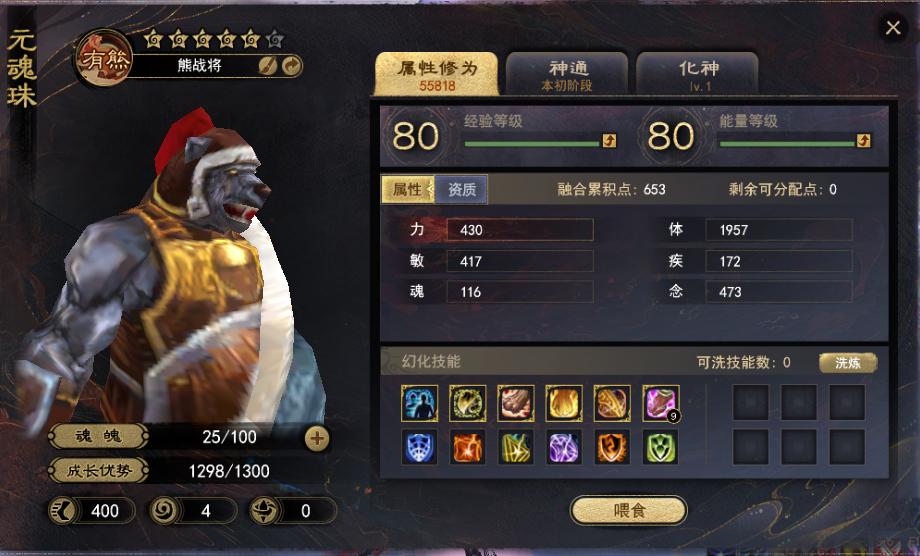Select the 属性 sub-tab

[x=407, y=189]
